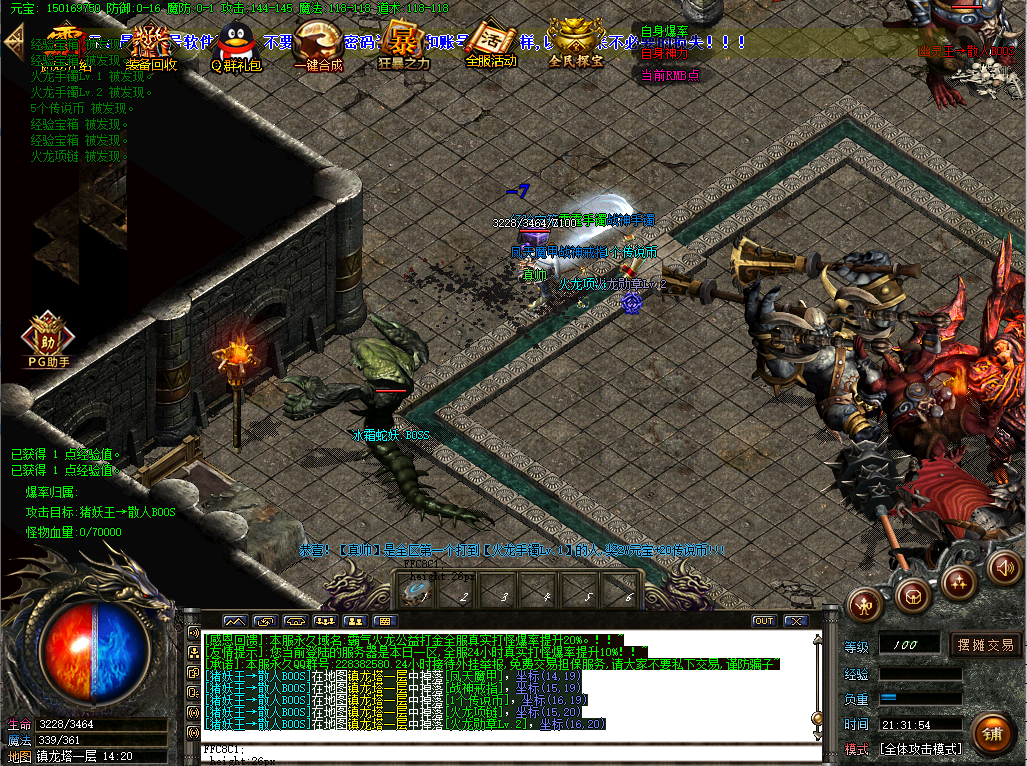Change the 全体攻击模式 attack mode

pos(920,748)
